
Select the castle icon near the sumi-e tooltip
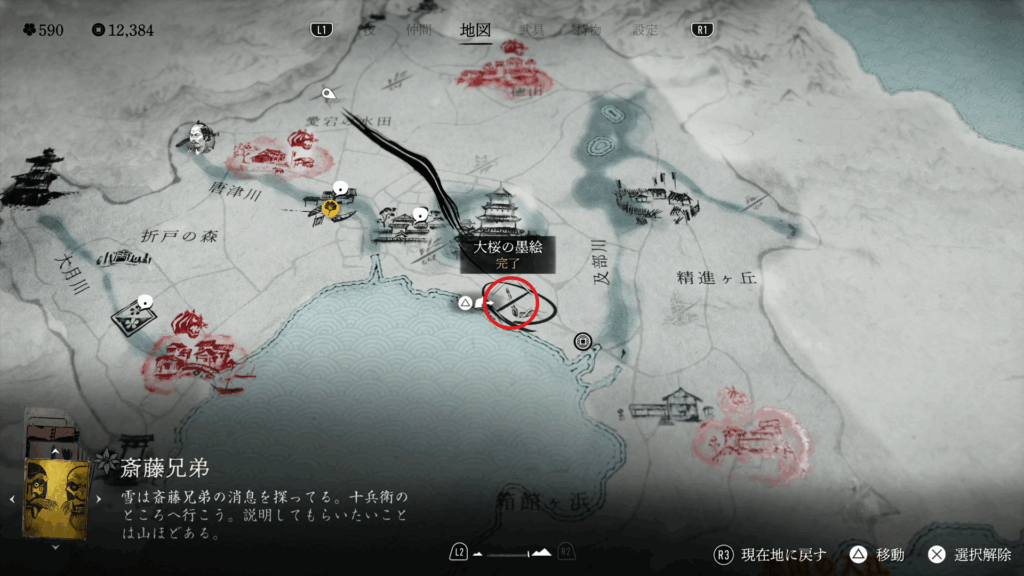tap(500, 211)
